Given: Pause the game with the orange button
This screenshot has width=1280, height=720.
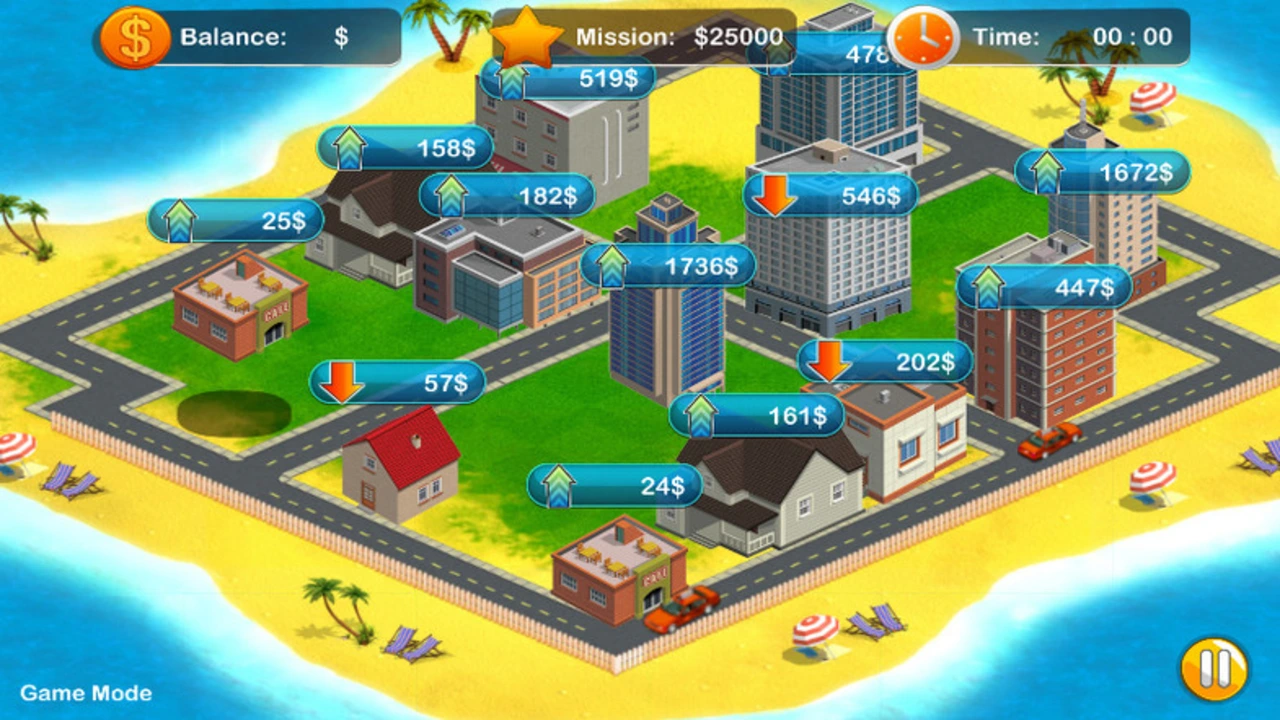Looking at the screenshot, I should [x=1214, y=669].
